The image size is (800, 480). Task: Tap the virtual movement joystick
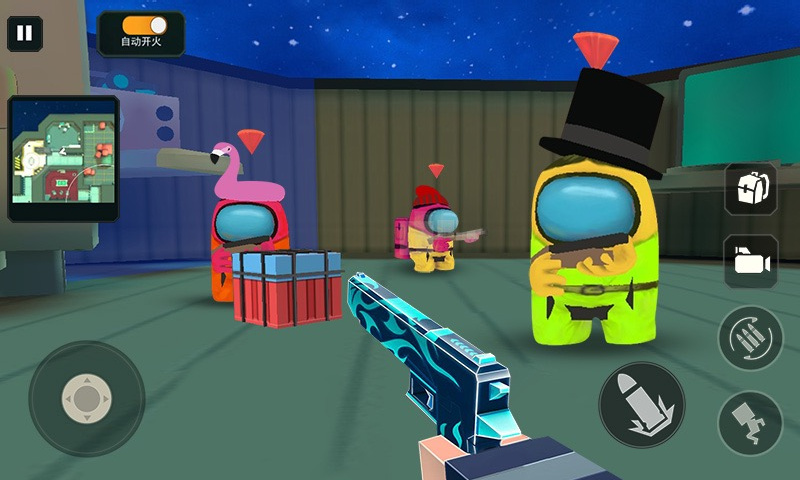tap(87, 399)
